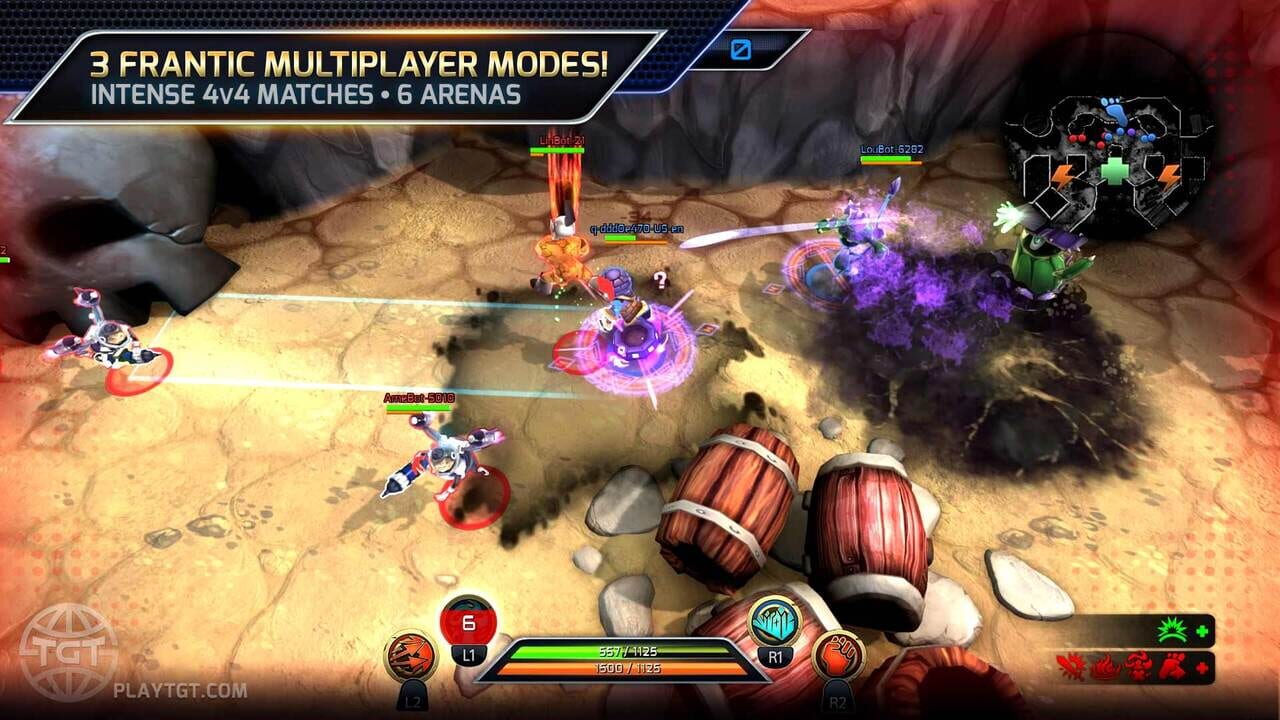Screen dimensions: 1280x720
Task: Click the red flame debuff icon
Action: pyautogui.click(x=1103, y=667)
